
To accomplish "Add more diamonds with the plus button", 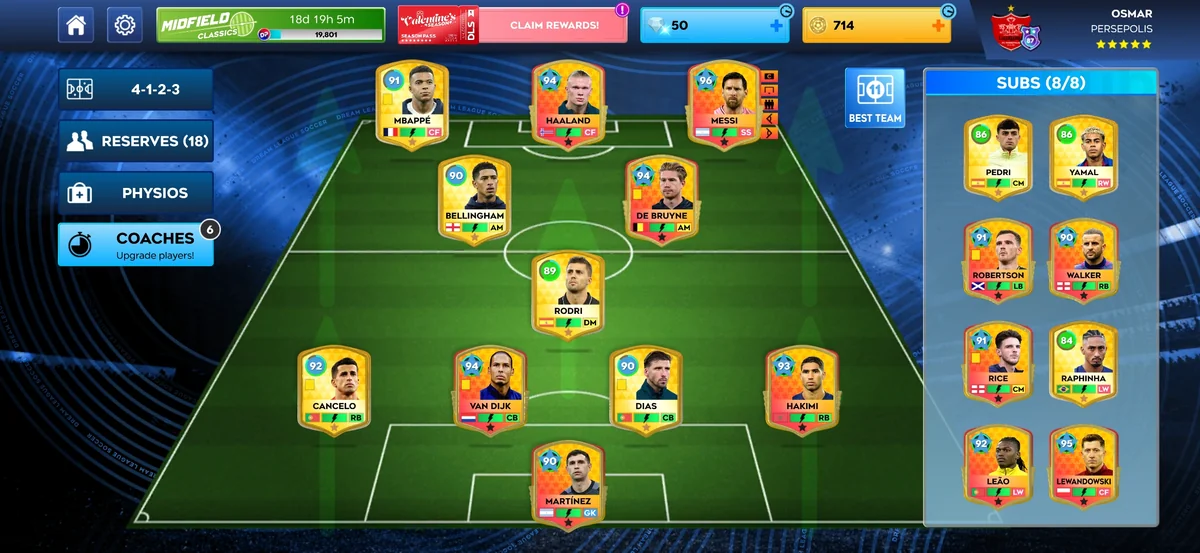I will click(776, 25).
